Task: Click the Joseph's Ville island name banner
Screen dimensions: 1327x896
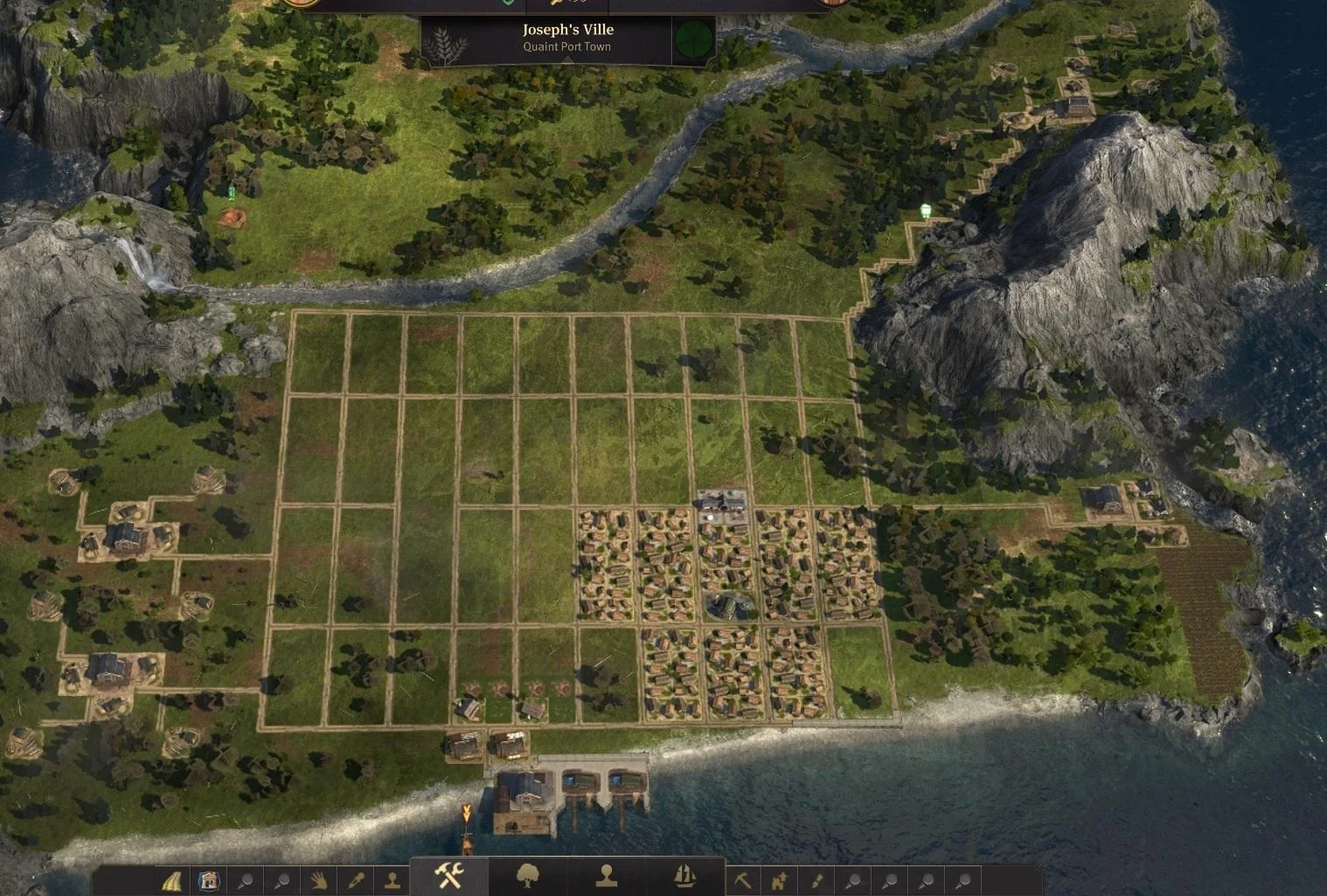Action: pos(567,37)
